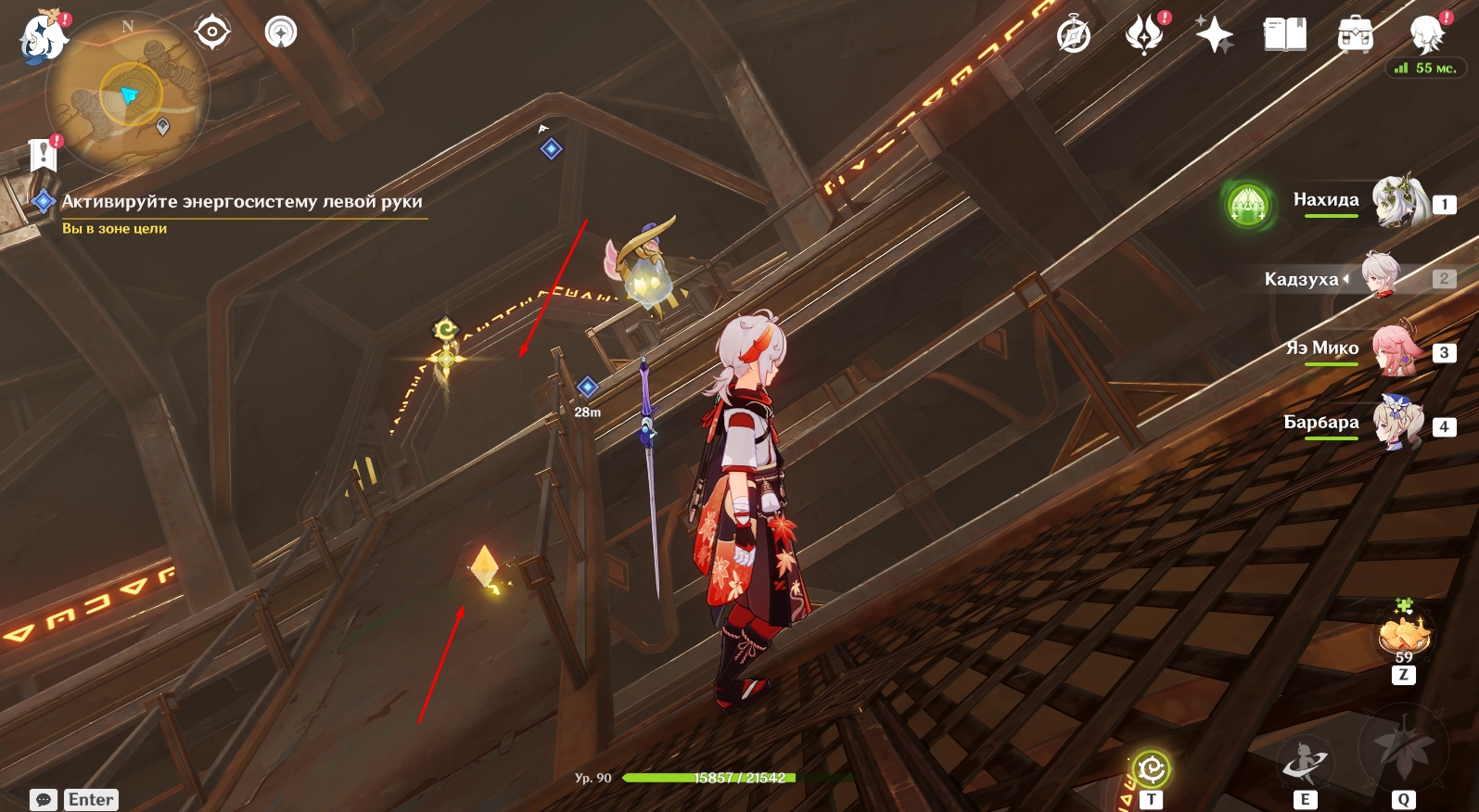Open the circular minimap
The height and width of the screenshot is (812, 1479).
point(127,93)
